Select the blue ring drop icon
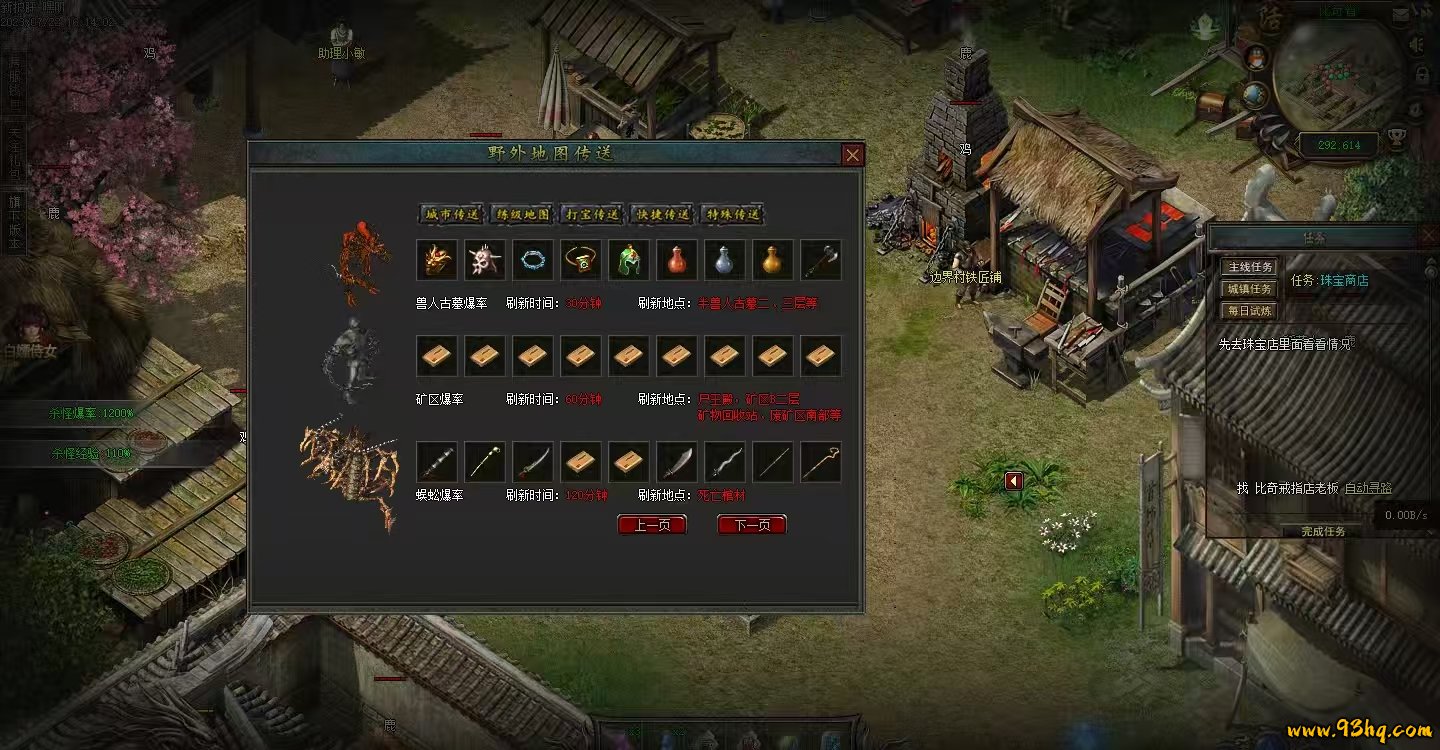 click(x=533, y=260)
